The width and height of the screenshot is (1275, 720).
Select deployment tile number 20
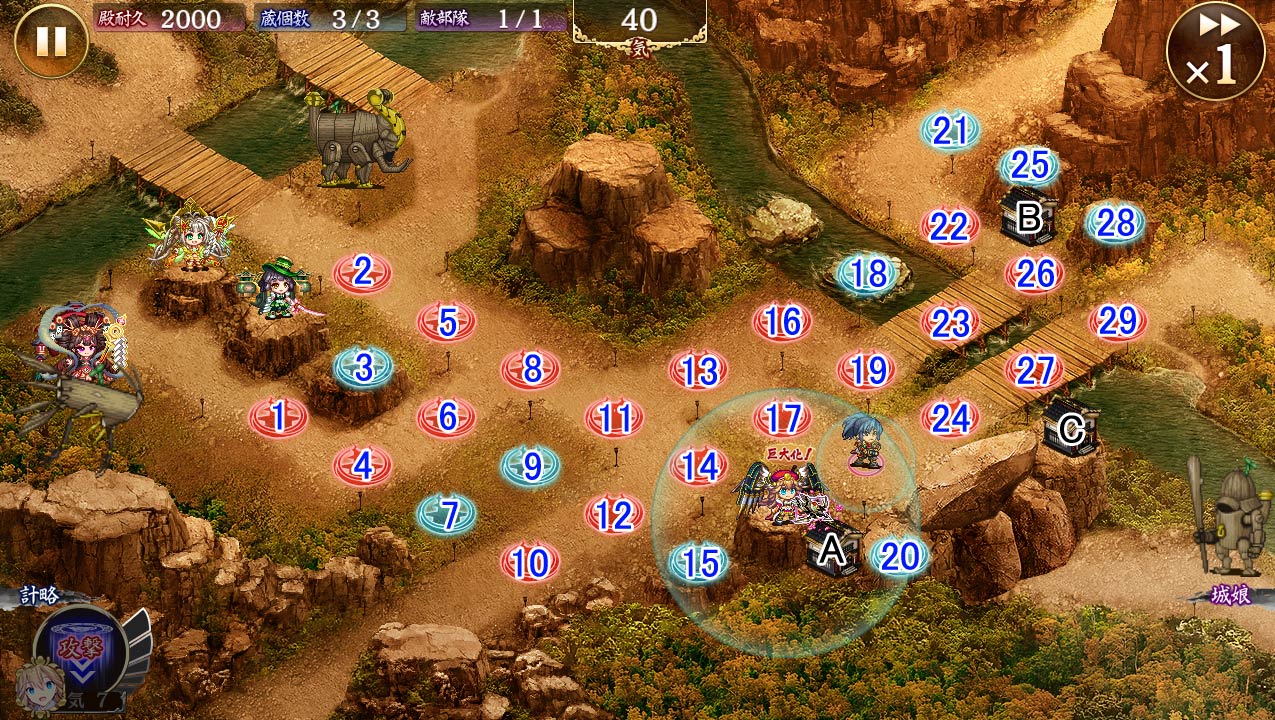pyautogui.click(x=899, y=557)
